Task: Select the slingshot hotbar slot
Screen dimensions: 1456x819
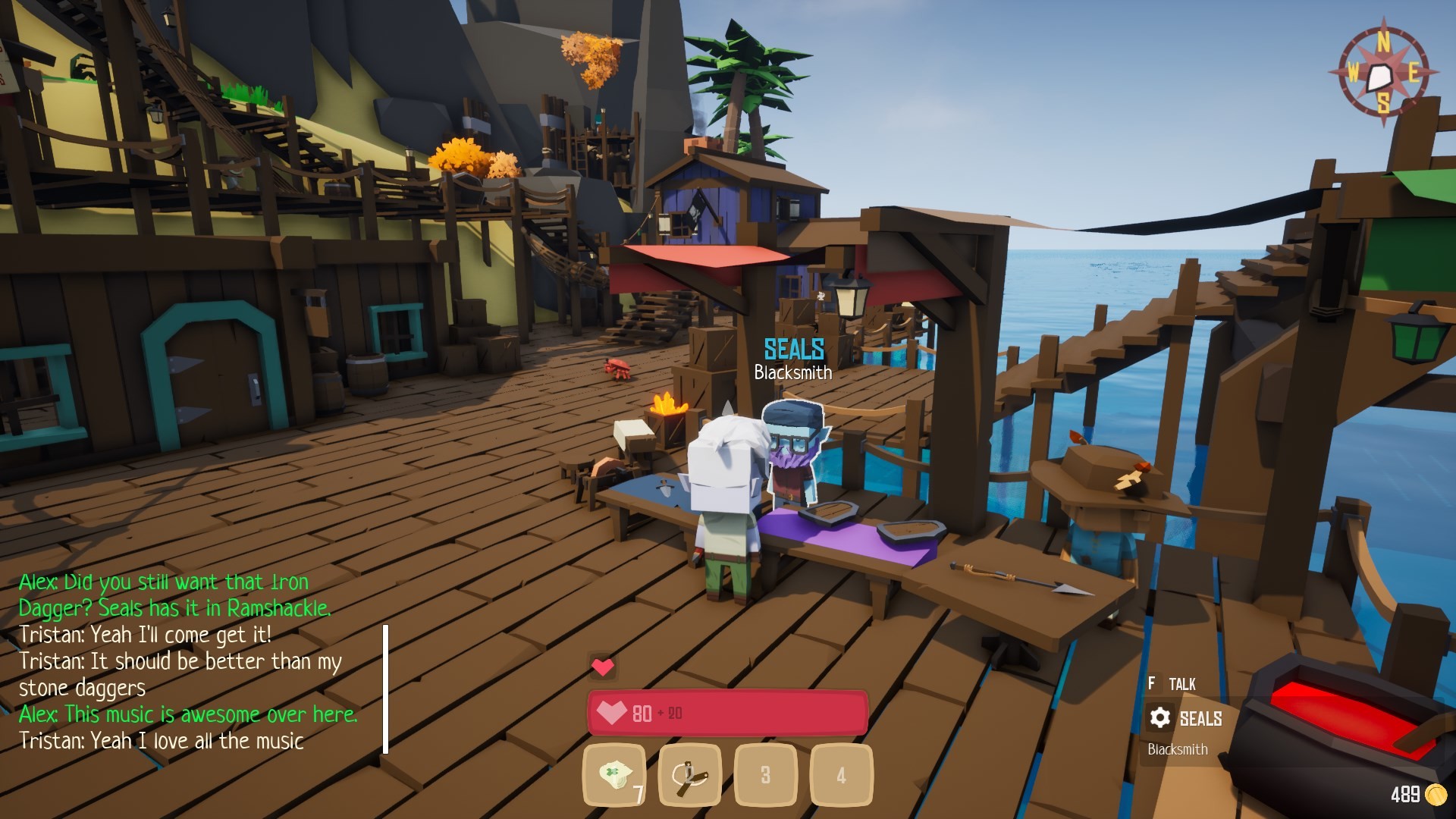Action: (689, 775)
